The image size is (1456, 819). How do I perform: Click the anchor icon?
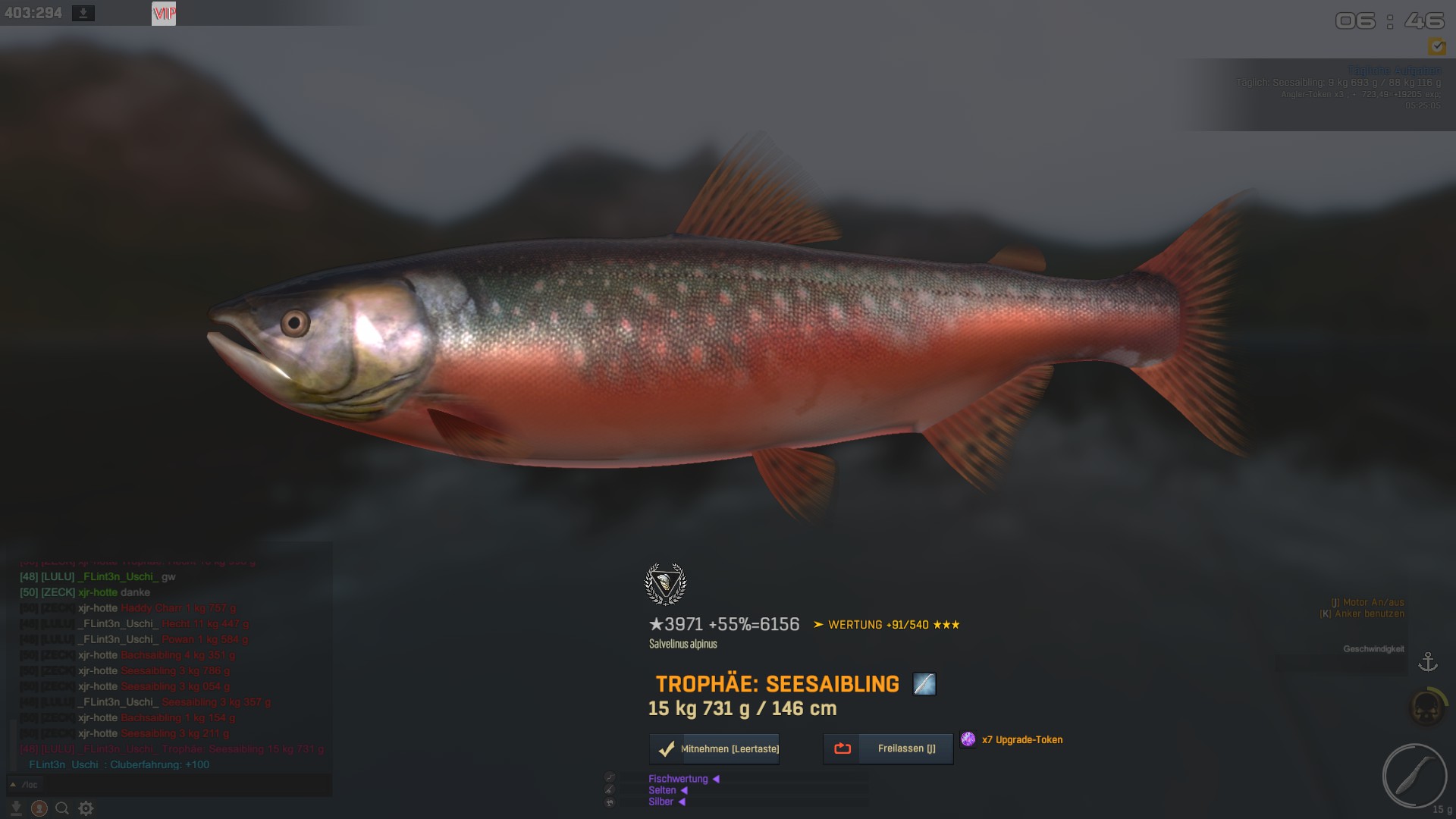(x=1428, y=662)
